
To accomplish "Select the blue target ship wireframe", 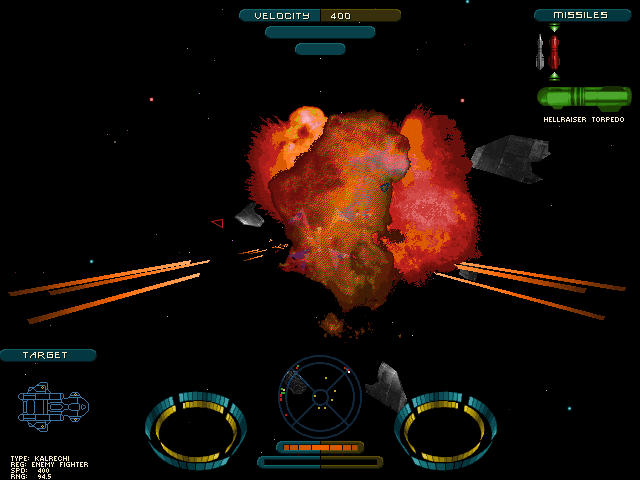I will point(53,406).
